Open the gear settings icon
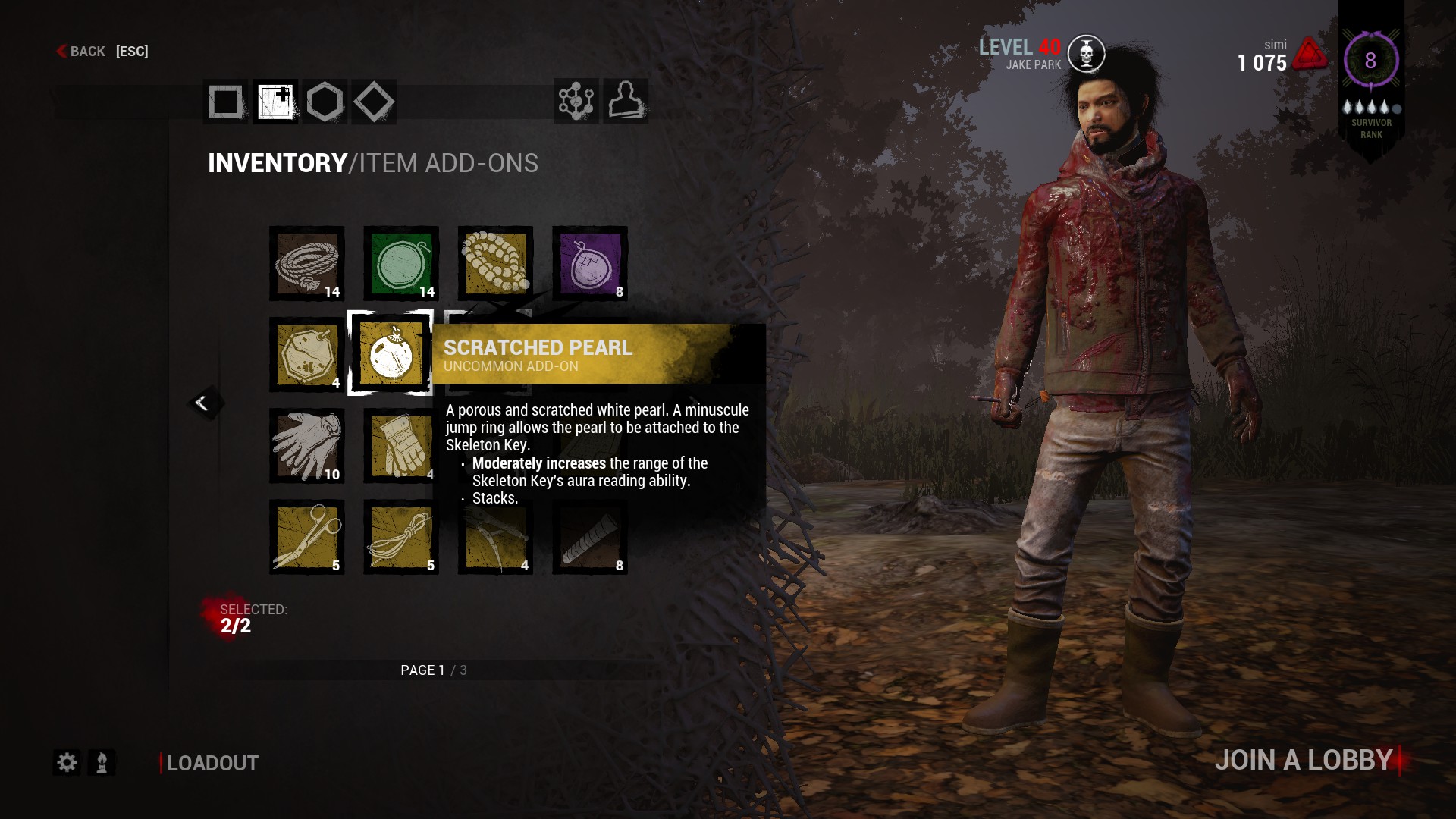The width and height of the screenshot is (1456, 819). pyautogui.click(x=67, y=762)
